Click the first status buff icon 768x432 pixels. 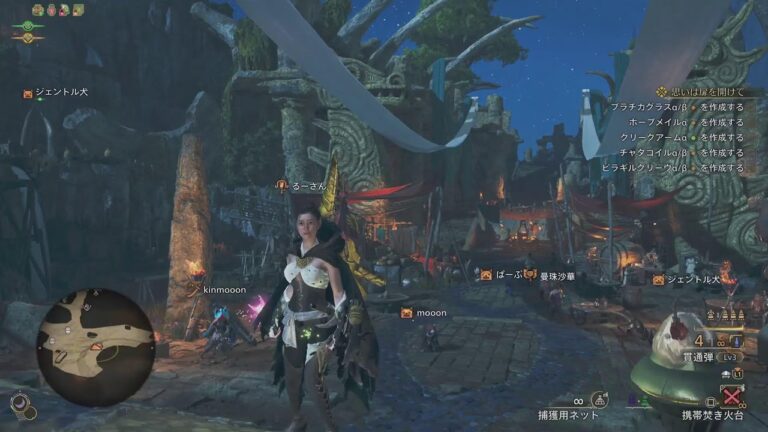pos(38,10)
